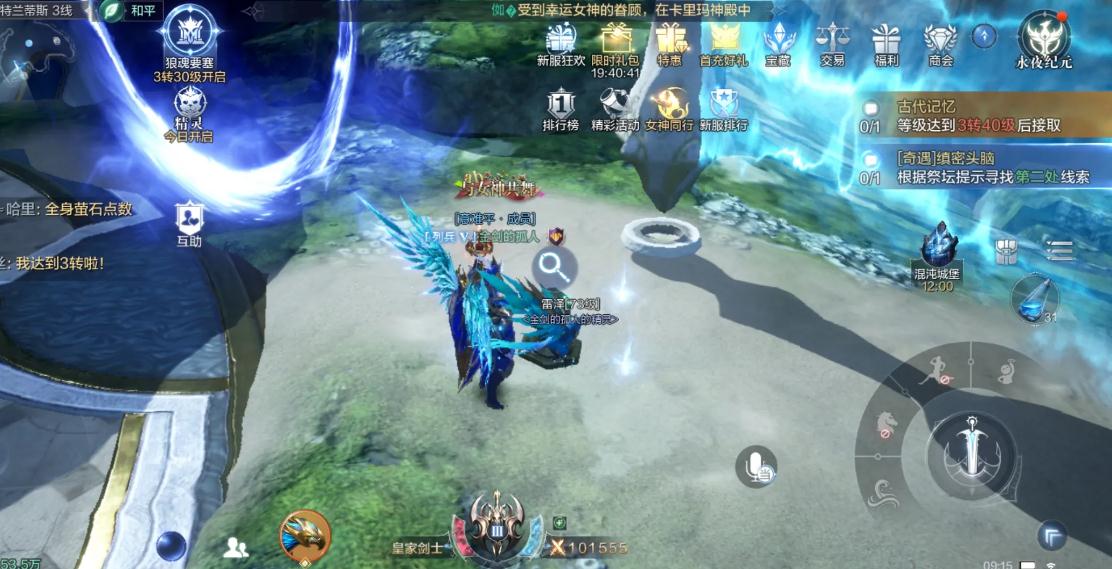Screen dimensions: 1112x569
Task: Tap the microphone voice chat button
Action: [x=757, y=467]
